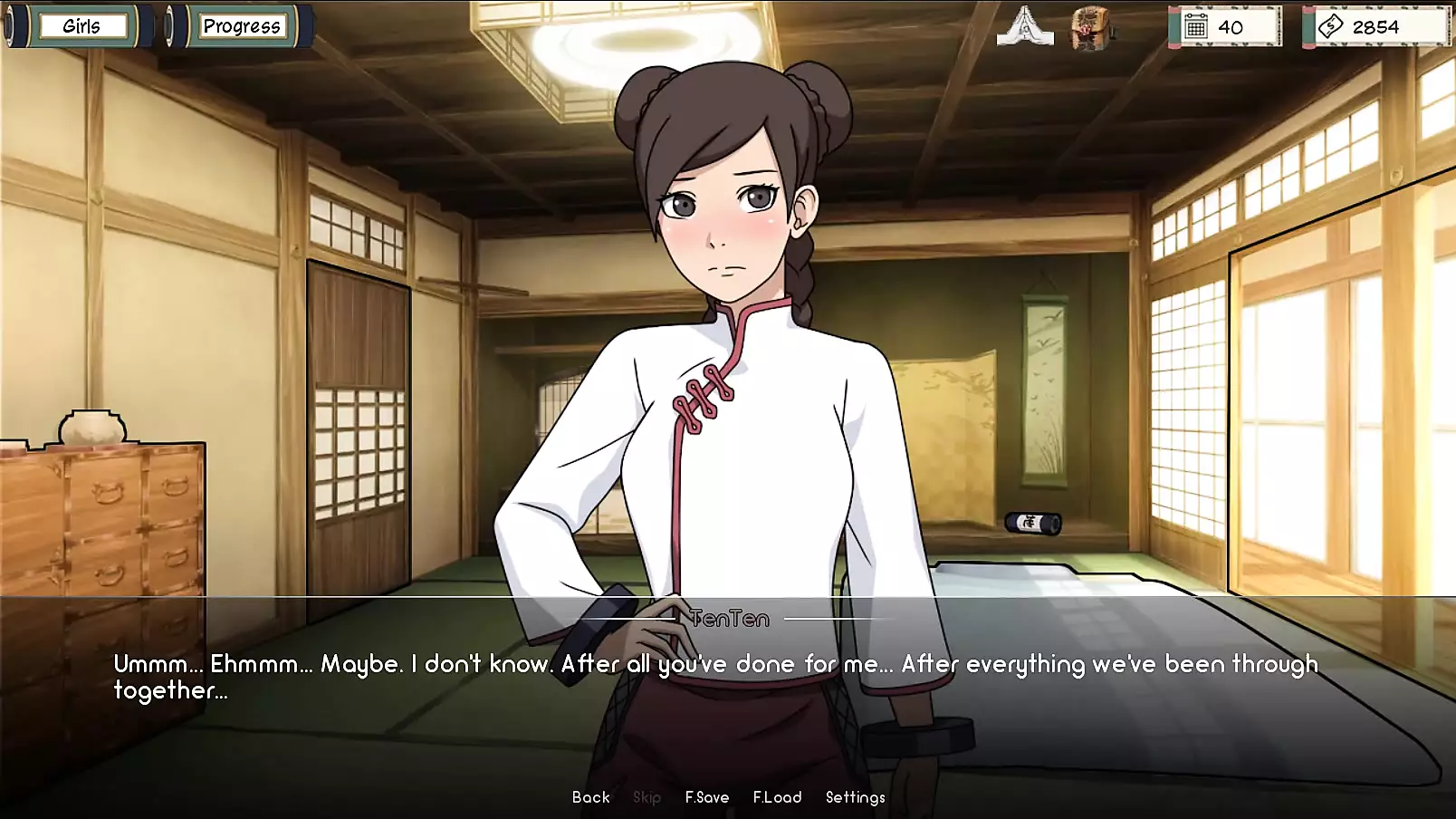Click the praying hands icon

[x=1024, y=26]
